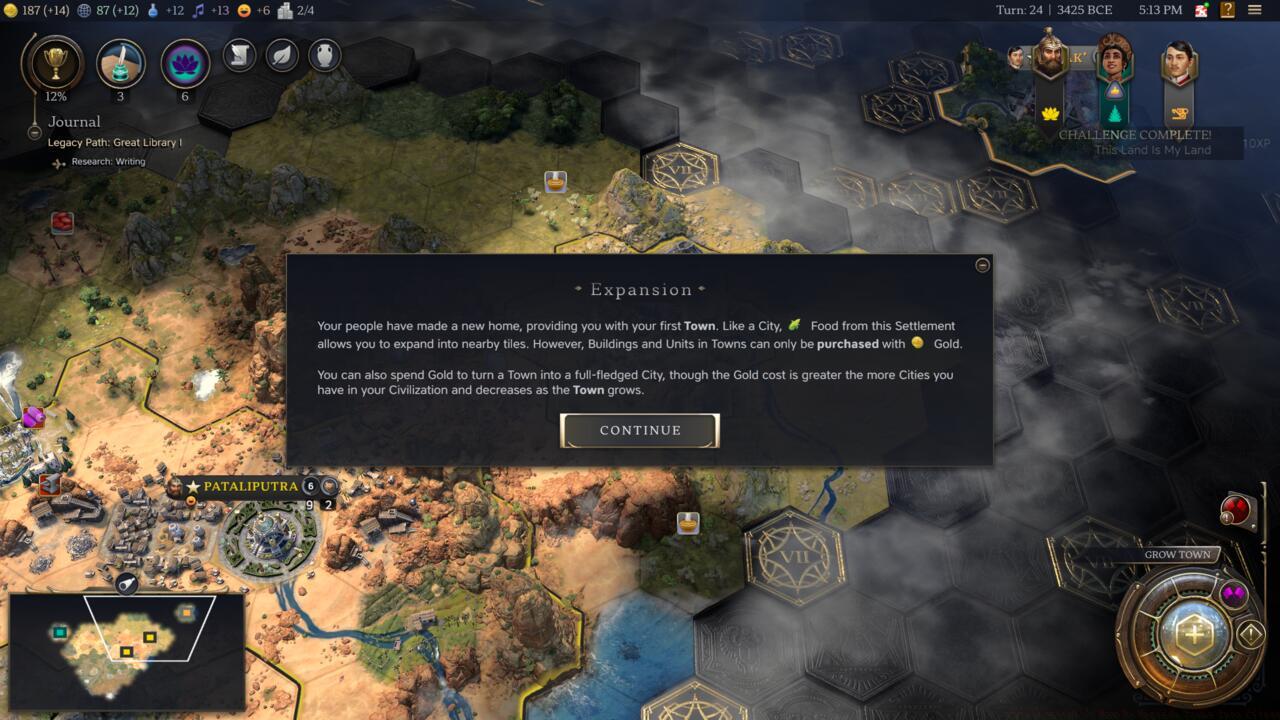1280x720 pixels.
Task: Open the hamburger menu in the top-right corner
Action: click(x=1254, y=9)
